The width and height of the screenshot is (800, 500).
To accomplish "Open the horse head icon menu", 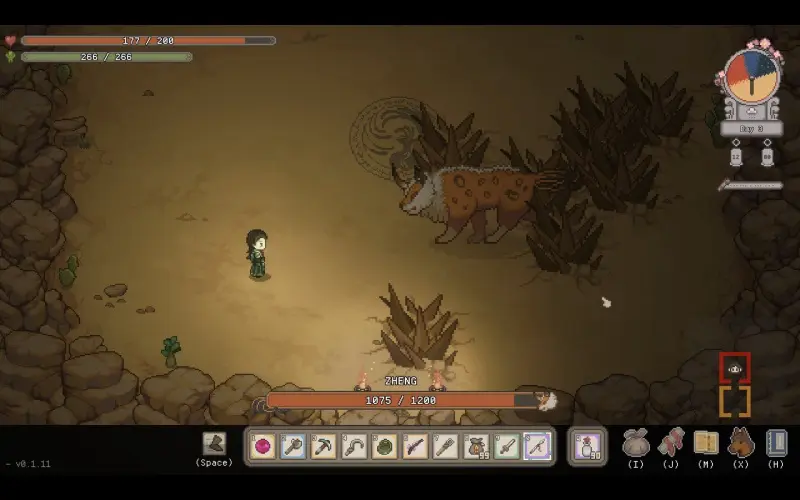I will [741, 441].
